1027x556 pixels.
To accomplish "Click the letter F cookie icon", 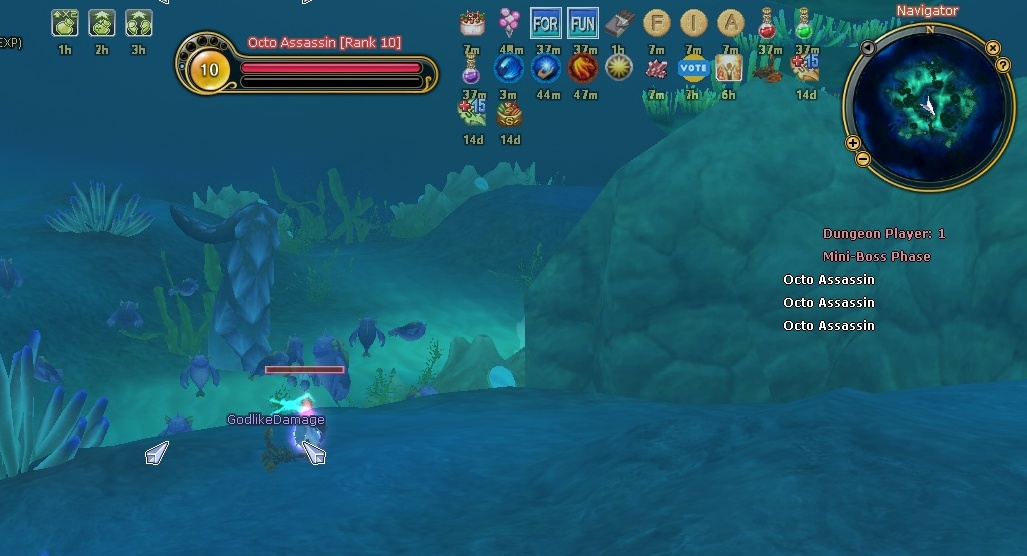I will (656, 22).
